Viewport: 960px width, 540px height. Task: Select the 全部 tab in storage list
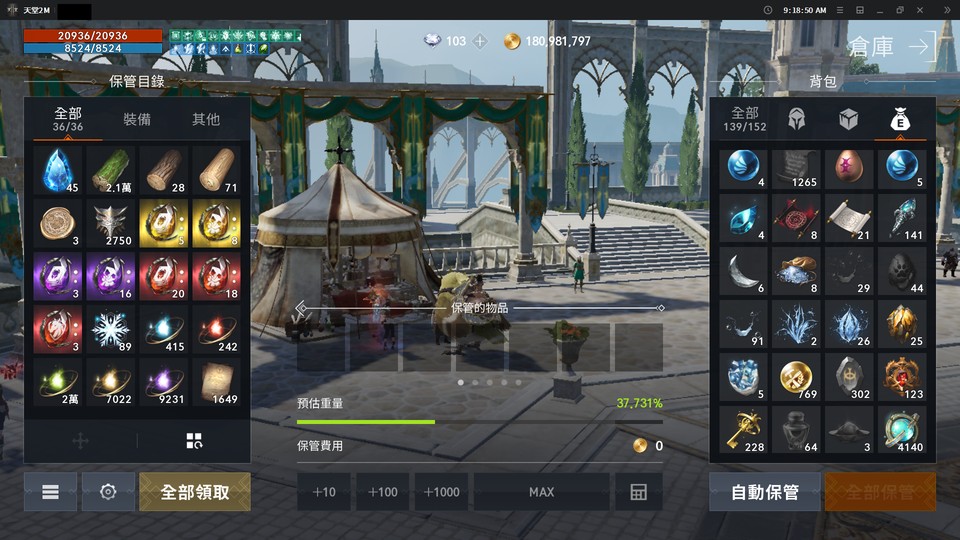point(67,119)
